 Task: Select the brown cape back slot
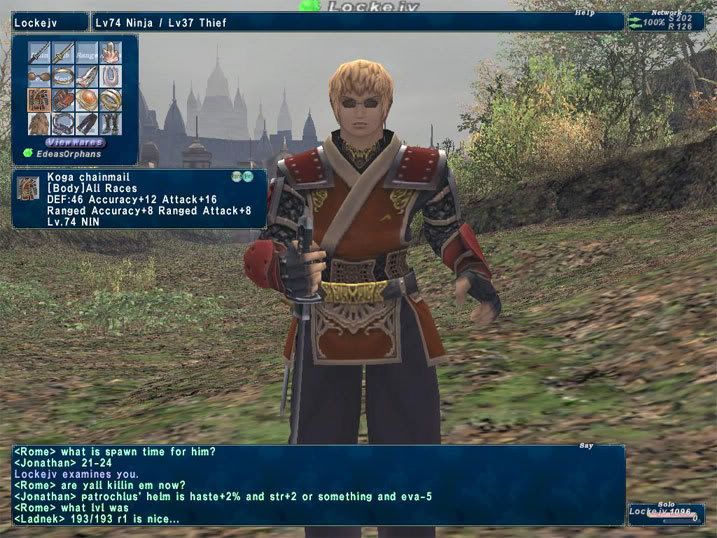pyautogui.click(x=40, y=123)
